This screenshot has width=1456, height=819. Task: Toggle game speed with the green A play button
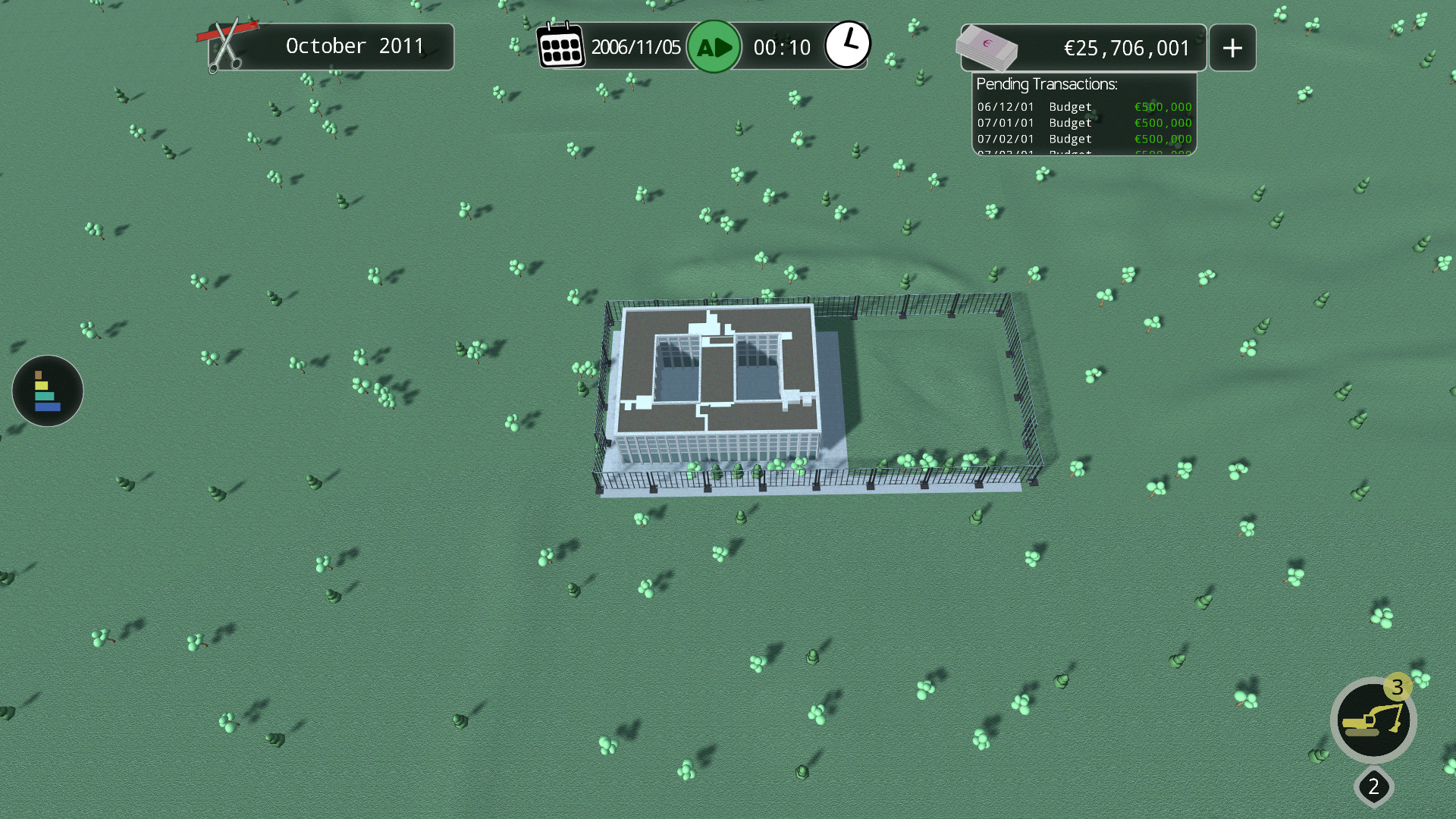(714, 45)
